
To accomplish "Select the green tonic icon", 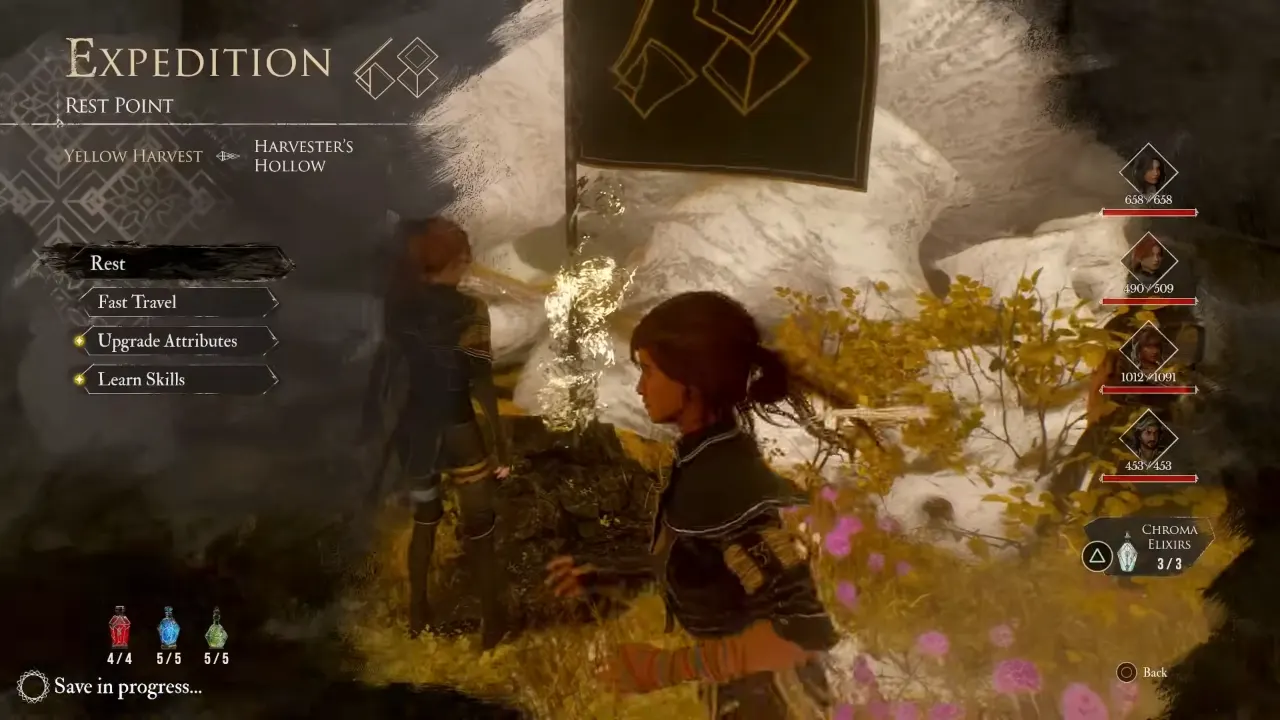I will click(218, 628).
